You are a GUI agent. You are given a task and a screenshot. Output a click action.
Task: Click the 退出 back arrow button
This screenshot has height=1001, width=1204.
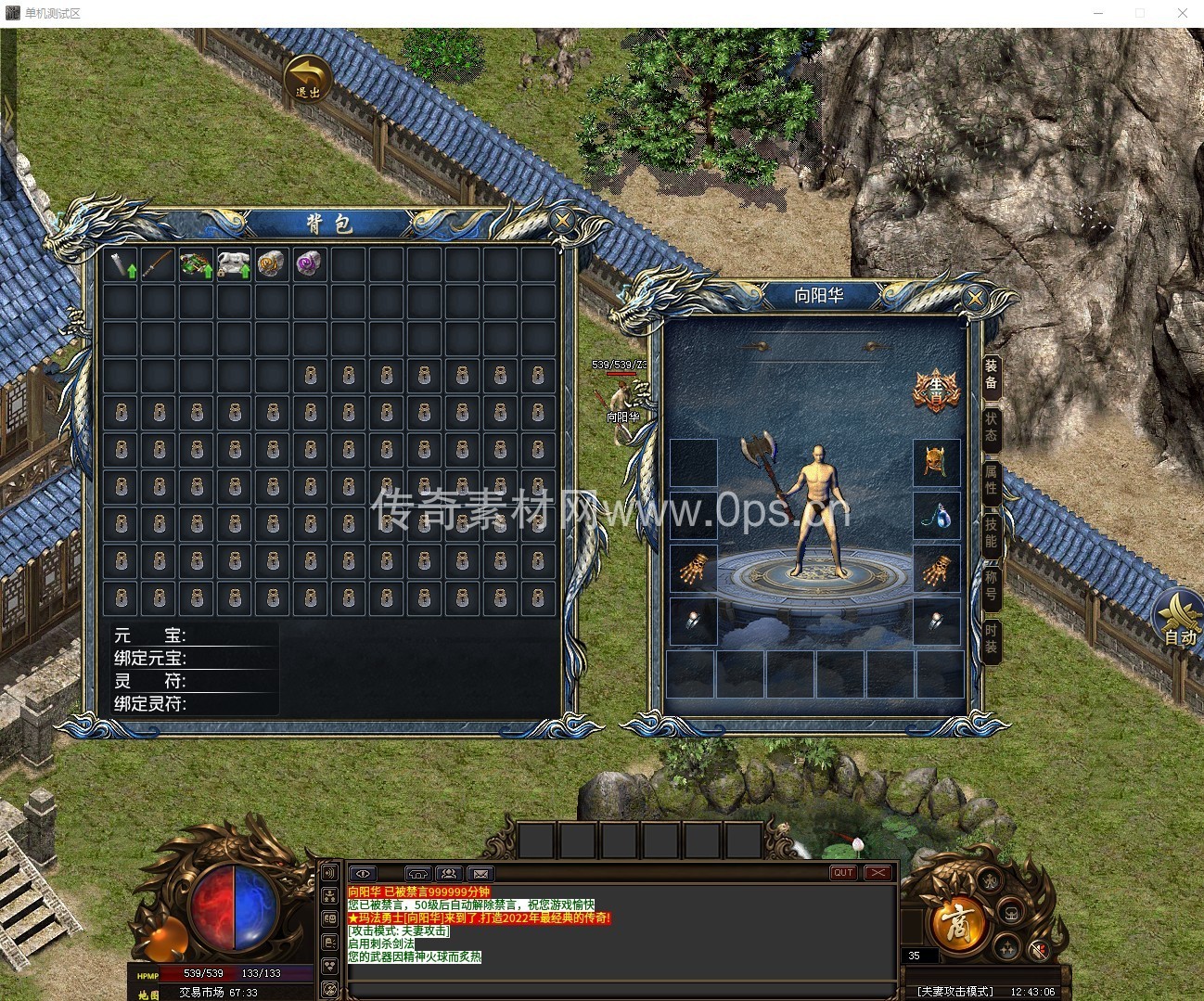(307, 78)
